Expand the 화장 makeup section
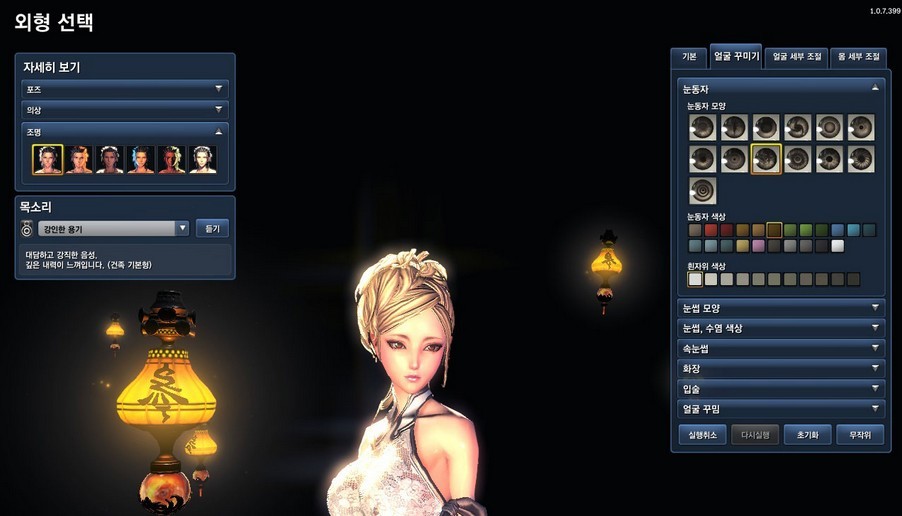 click(780, 368)
